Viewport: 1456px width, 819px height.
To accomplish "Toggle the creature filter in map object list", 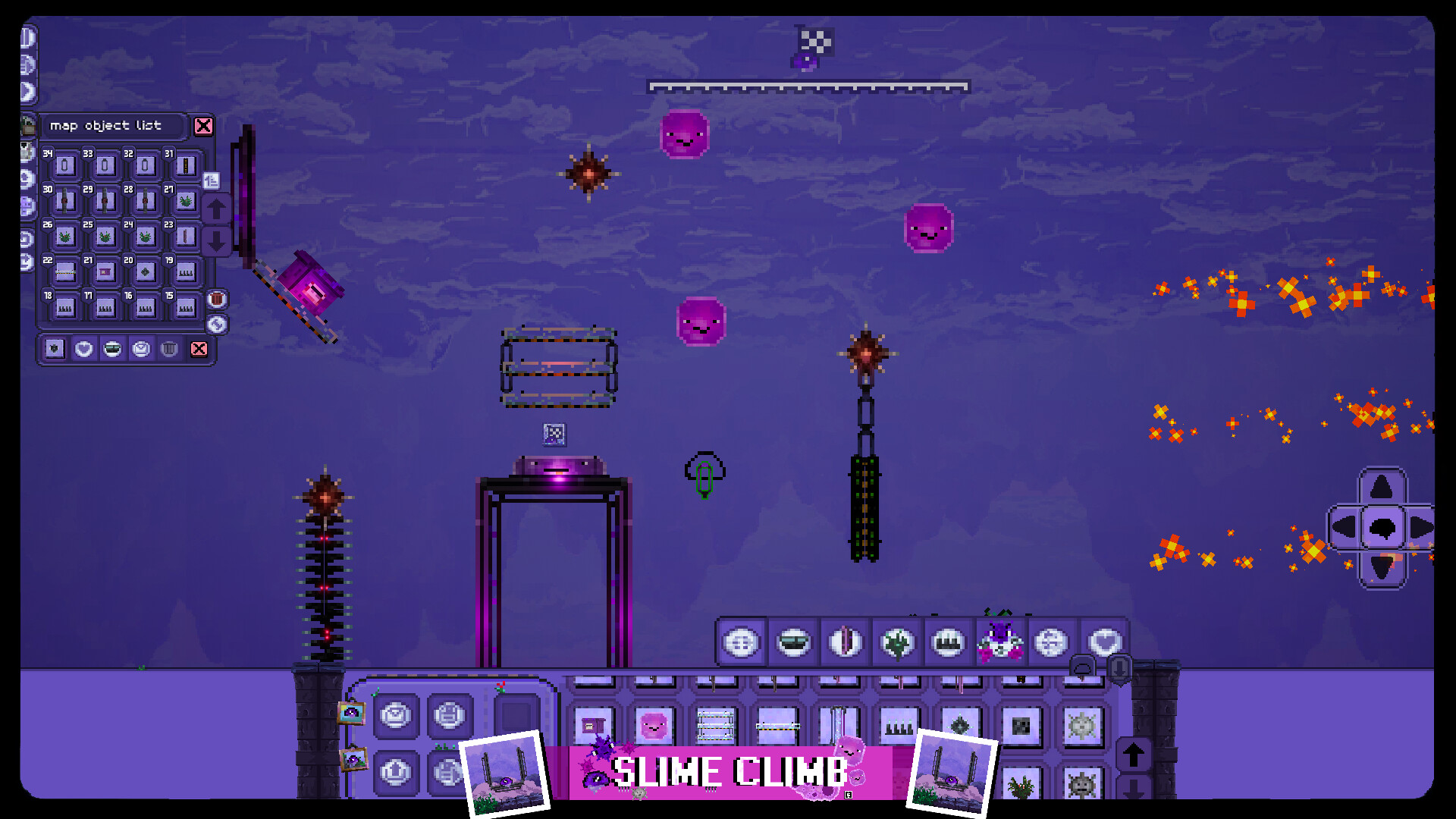I will [x=55, y=349].
